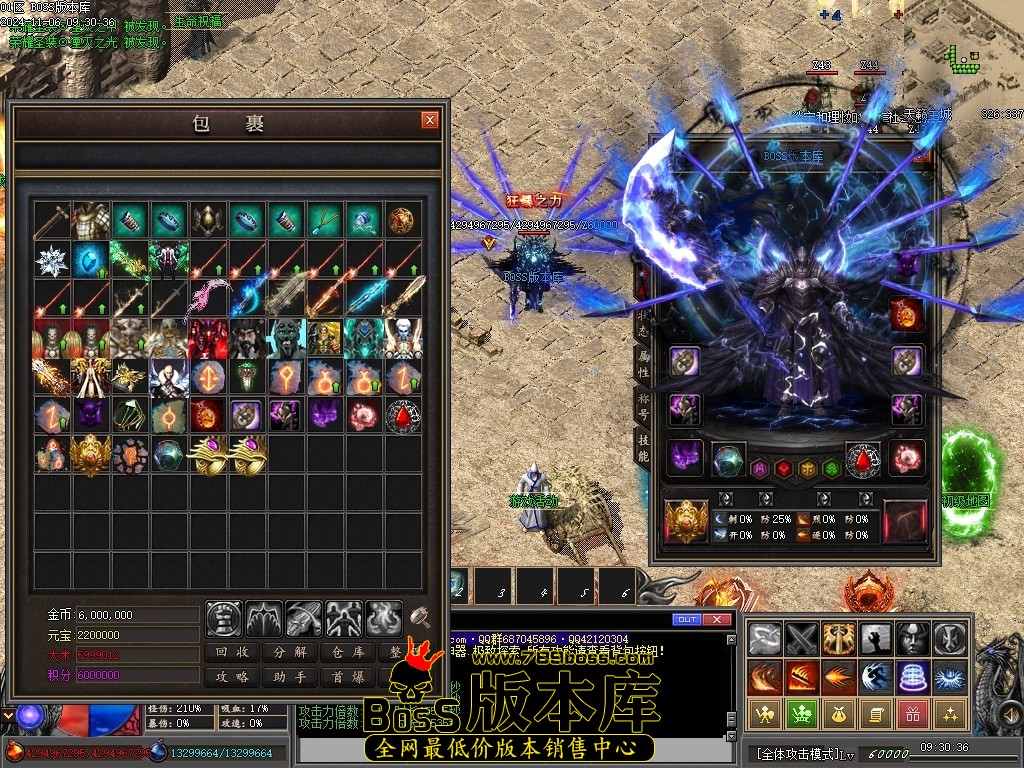Open the 助手 assistant panel
1024x768 pixels.
289,677
